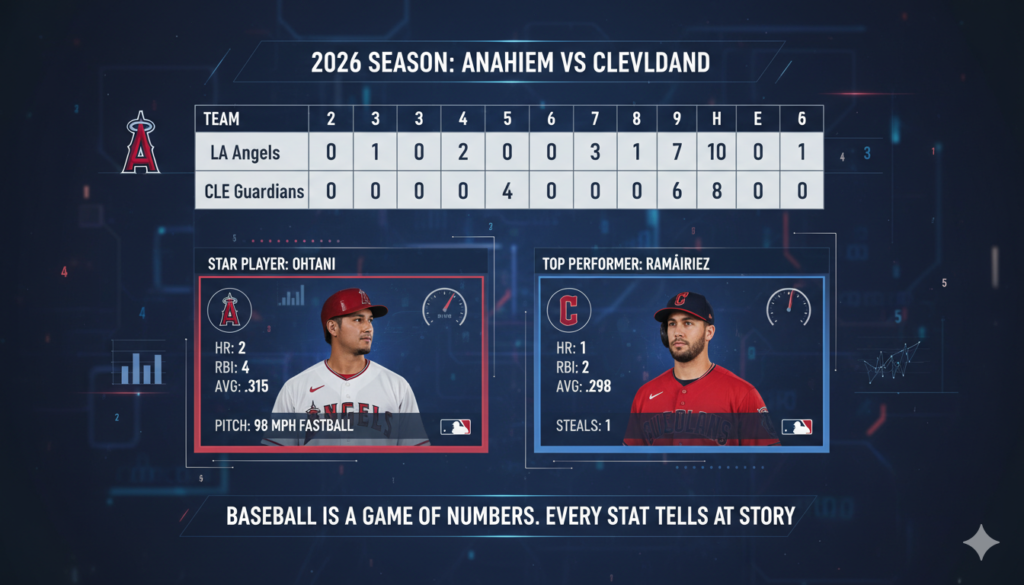Image resolution: width=1024 pixels, height=585 pixels.
Task: Click the large Angels logo beside the scoreboard
Action: pos(140,143)
